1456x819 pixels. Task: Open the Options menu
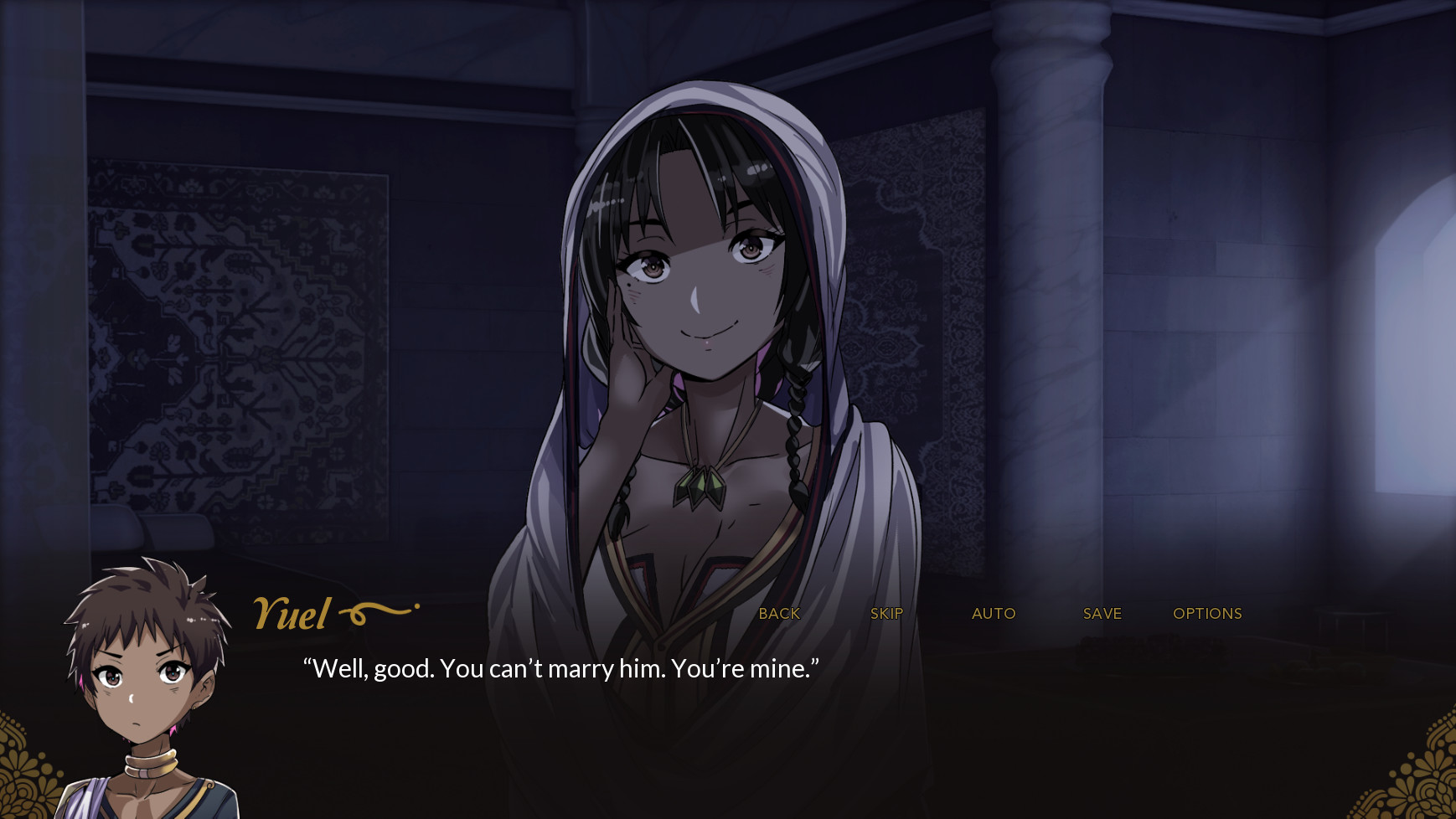[1207, 614]
